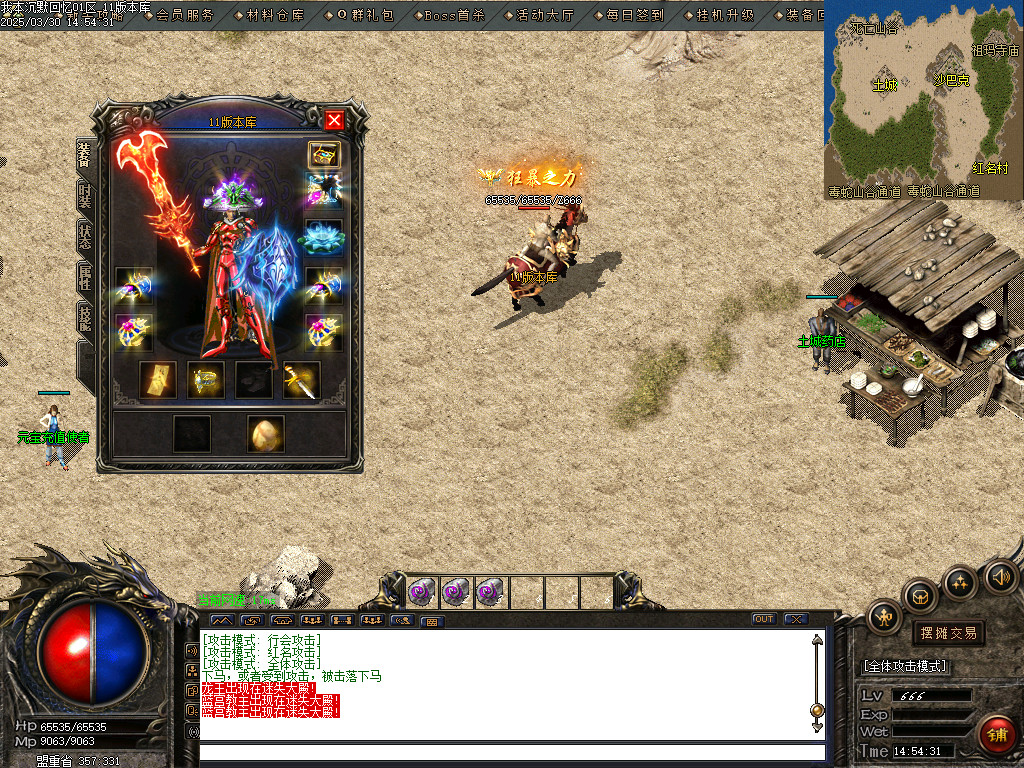Open the 会员服务 menu
The height and width of the screenshot is (768, 1024).
point(185,15)
